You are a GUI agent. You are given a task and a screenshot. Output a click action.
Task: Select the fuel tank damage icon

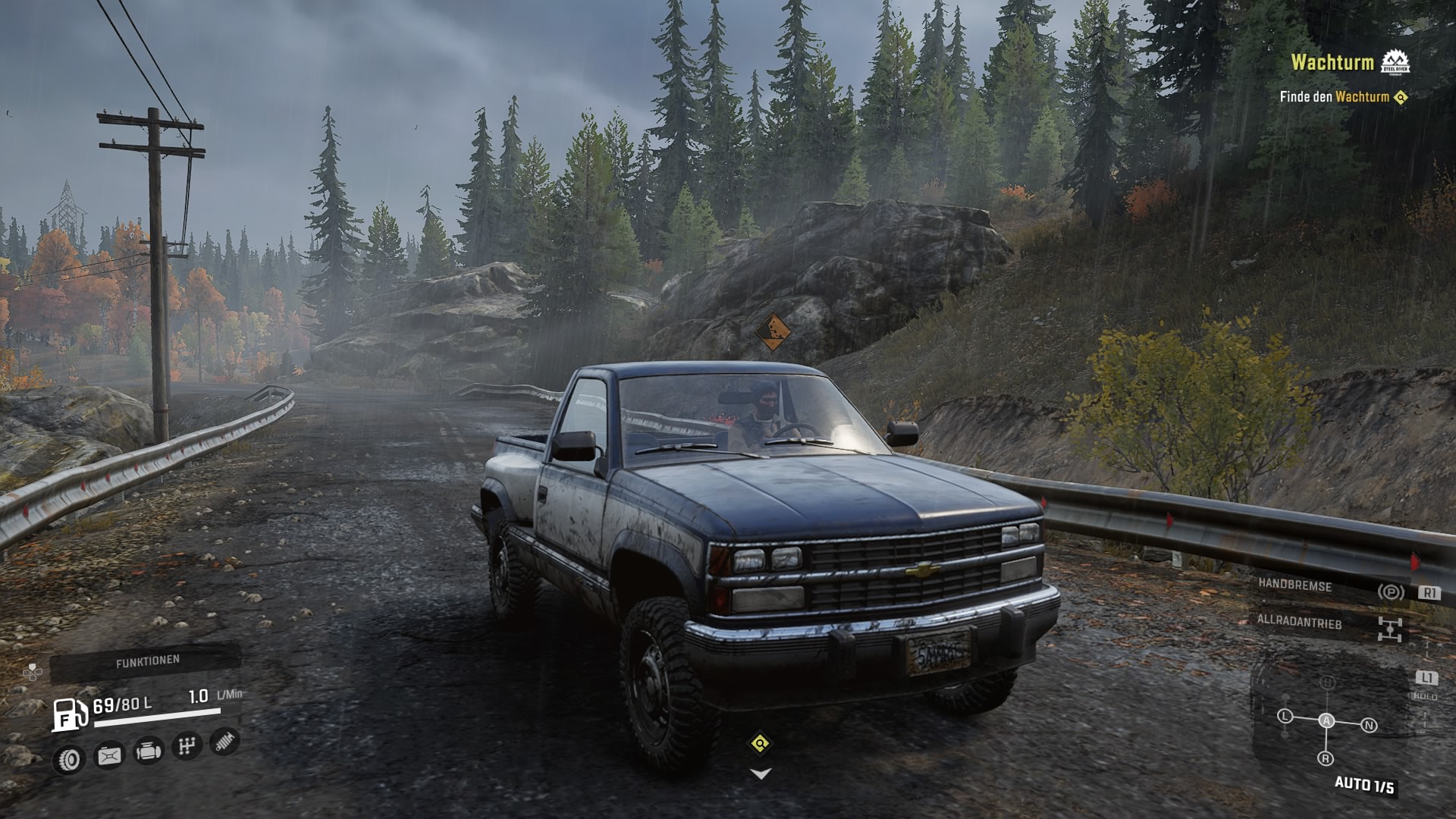(110, 755)
